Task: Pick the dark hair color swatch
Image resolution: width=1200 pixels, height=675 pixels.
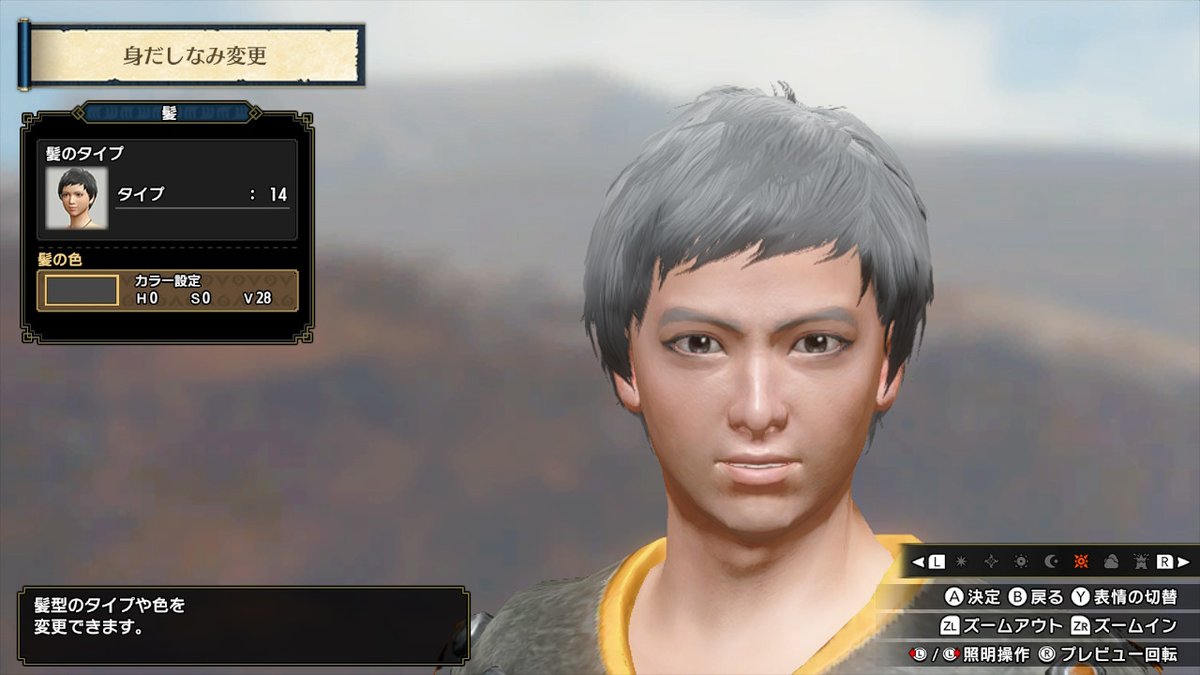Action: [81, 290]
